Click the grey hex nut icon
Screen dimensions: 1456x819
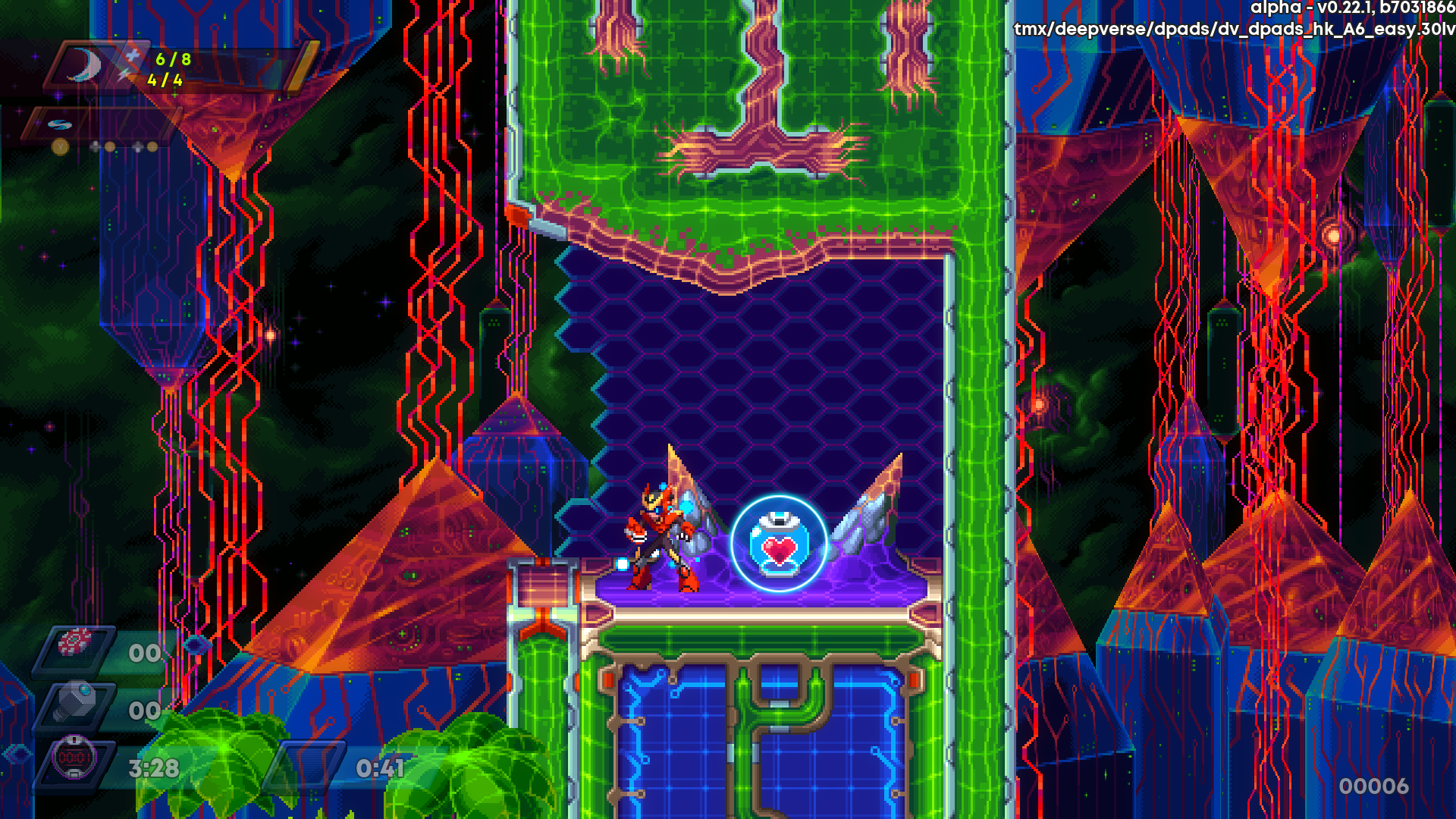click(x=77, y=700)
